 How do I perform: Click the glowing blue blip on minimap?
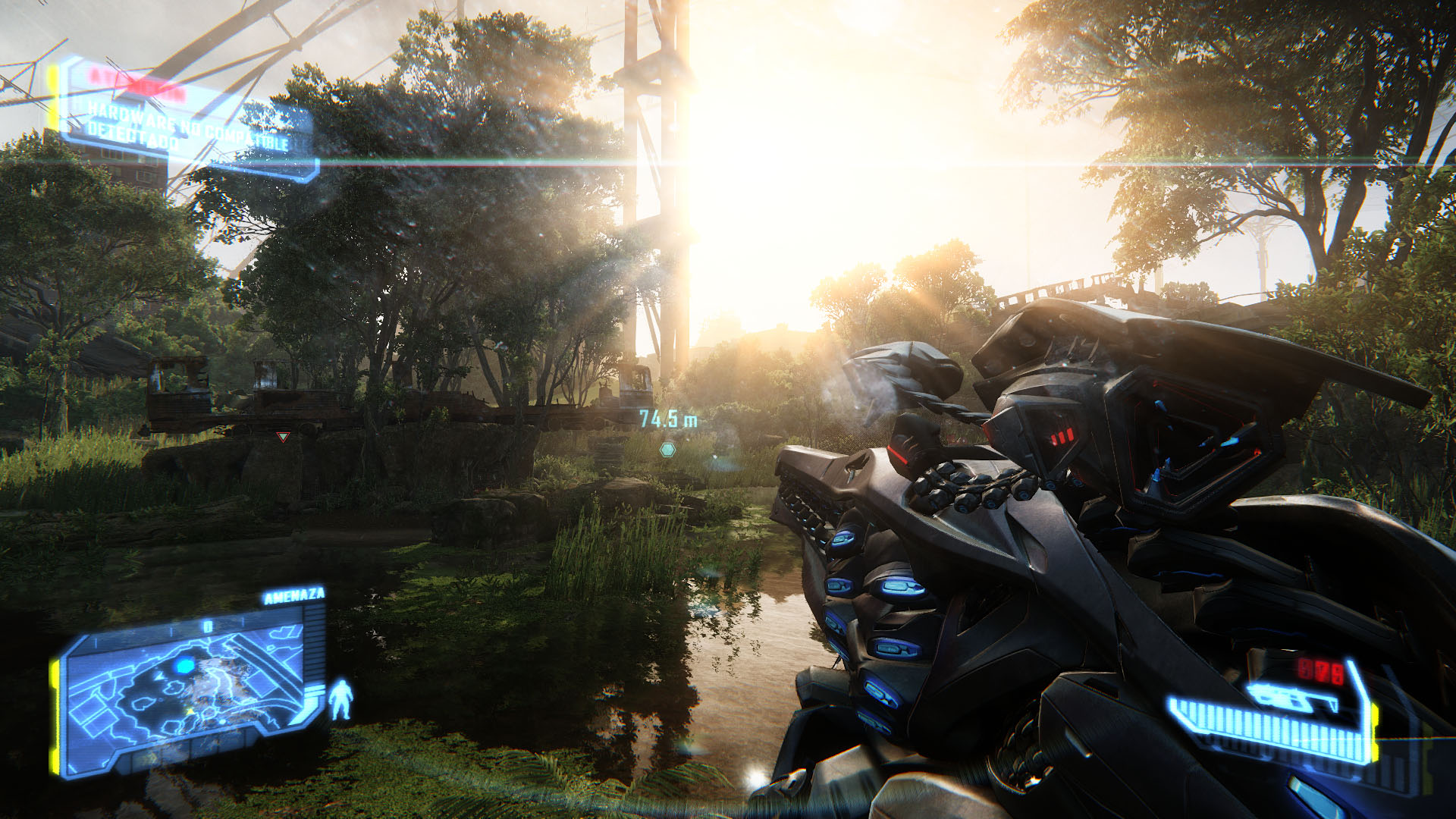point(184,666)
